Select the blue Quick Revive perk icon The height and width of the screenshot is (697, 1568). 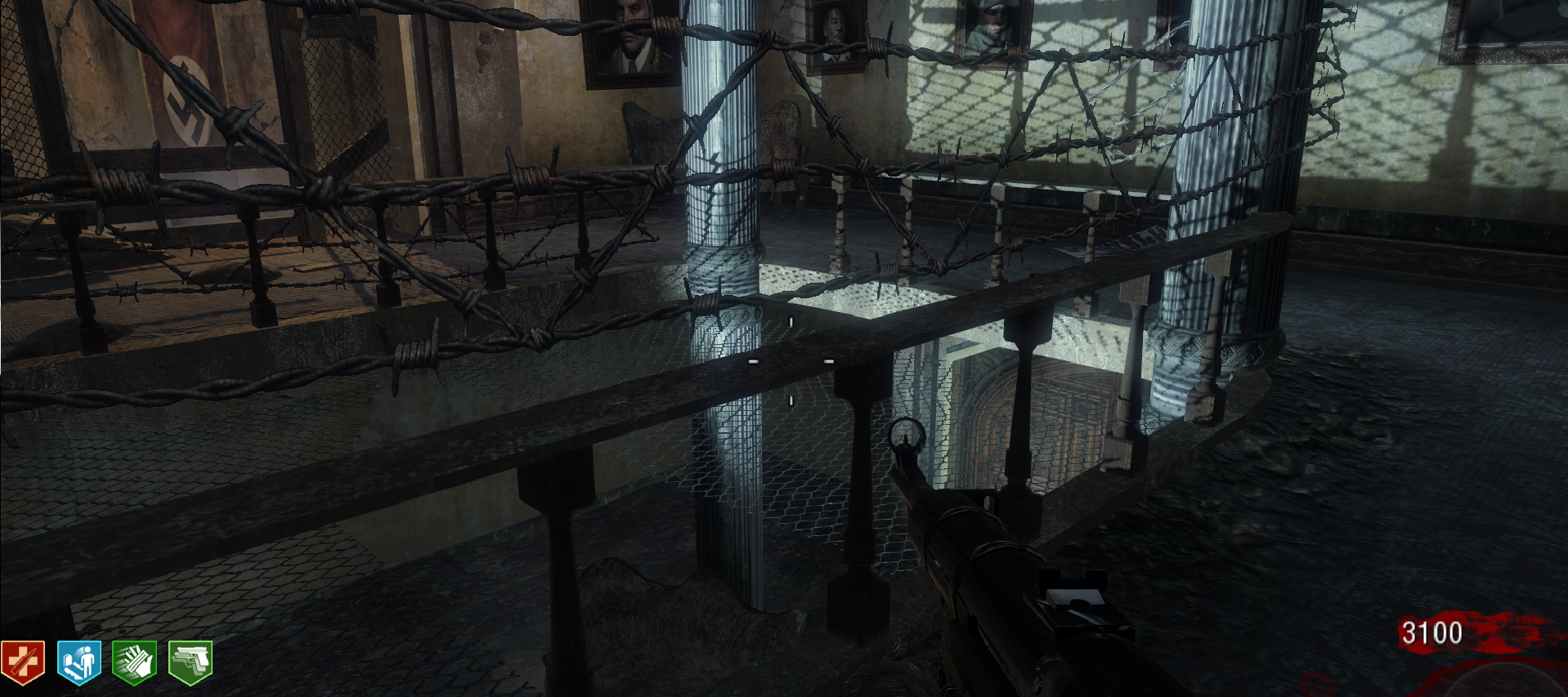coord(79,662)
